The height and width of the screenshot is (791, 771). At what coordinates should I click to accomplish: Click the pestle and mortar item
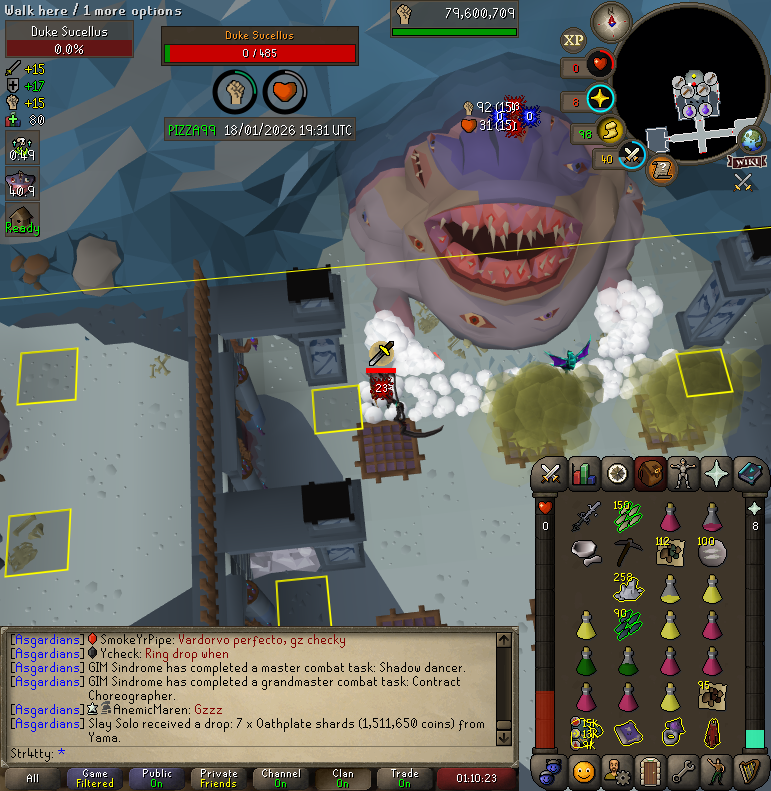(586, 550)
